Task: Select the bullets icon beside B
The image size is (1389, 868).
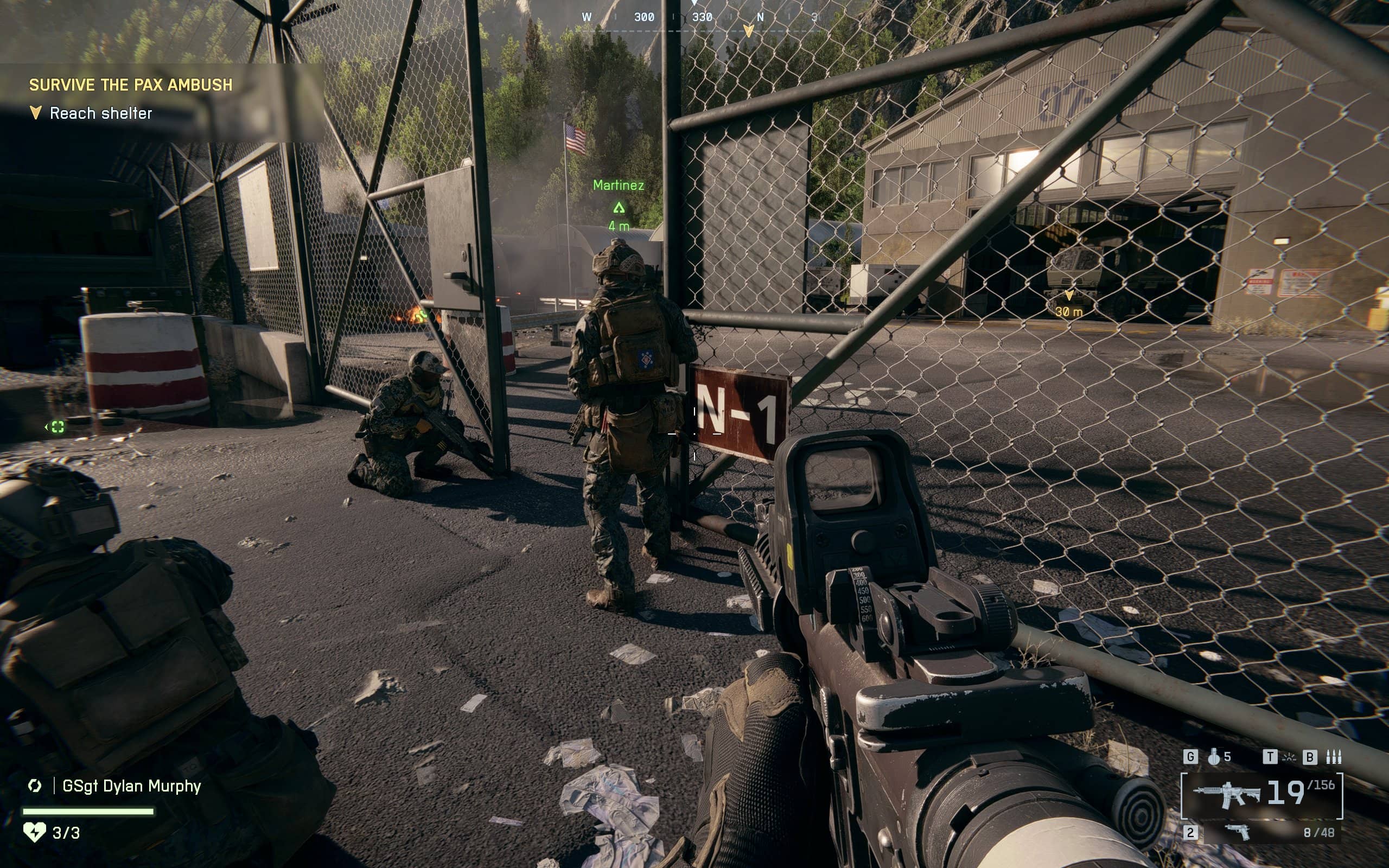Action: [x=1334, y=757]
